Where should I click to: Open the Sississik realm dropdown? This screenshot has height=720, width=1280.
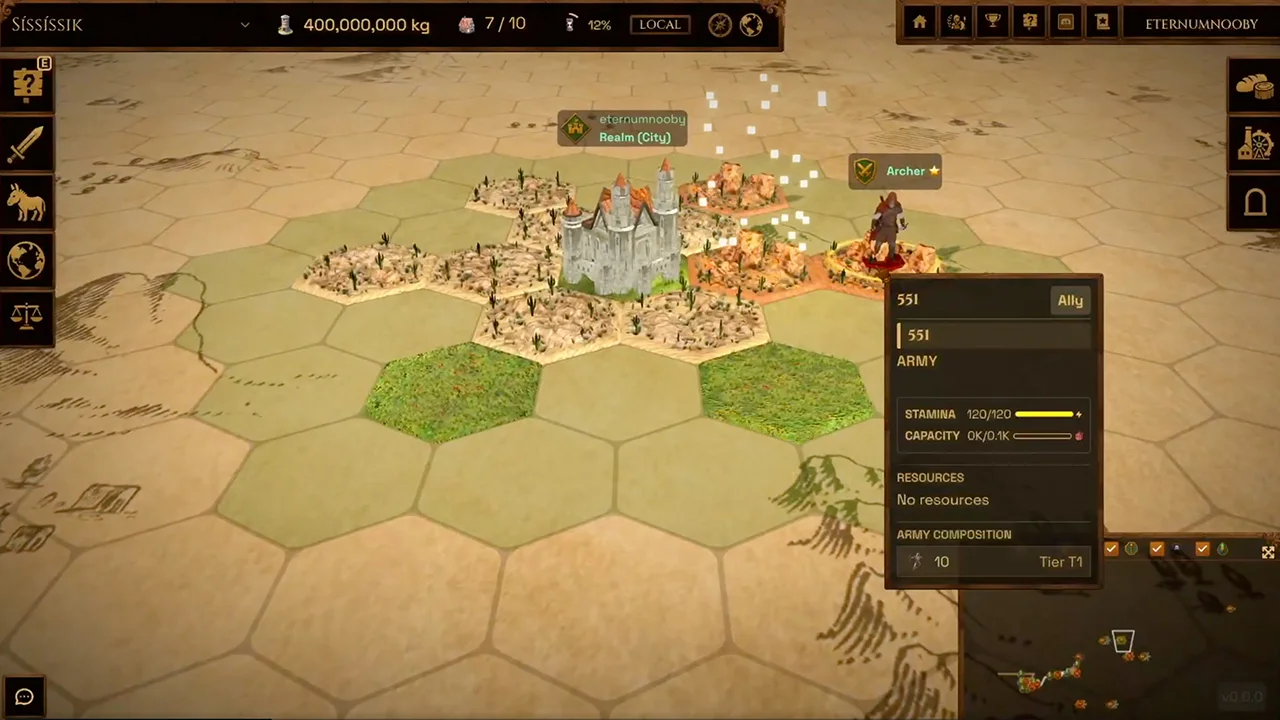coord(244,25)
